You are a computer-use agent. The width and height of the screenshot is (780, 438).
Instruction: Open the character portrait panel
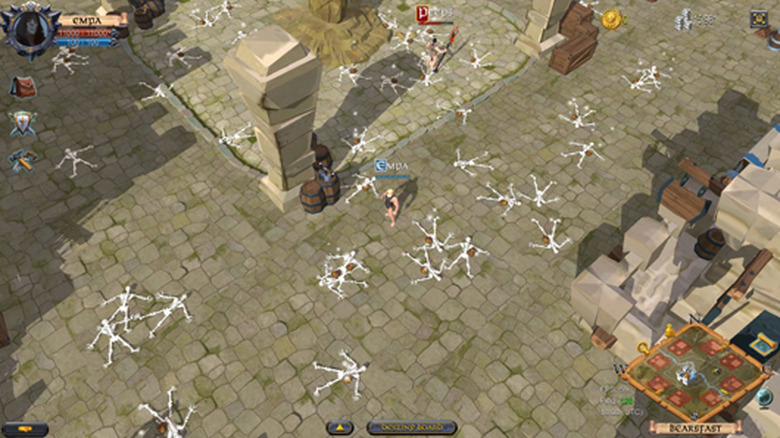(x=28, y=27)
